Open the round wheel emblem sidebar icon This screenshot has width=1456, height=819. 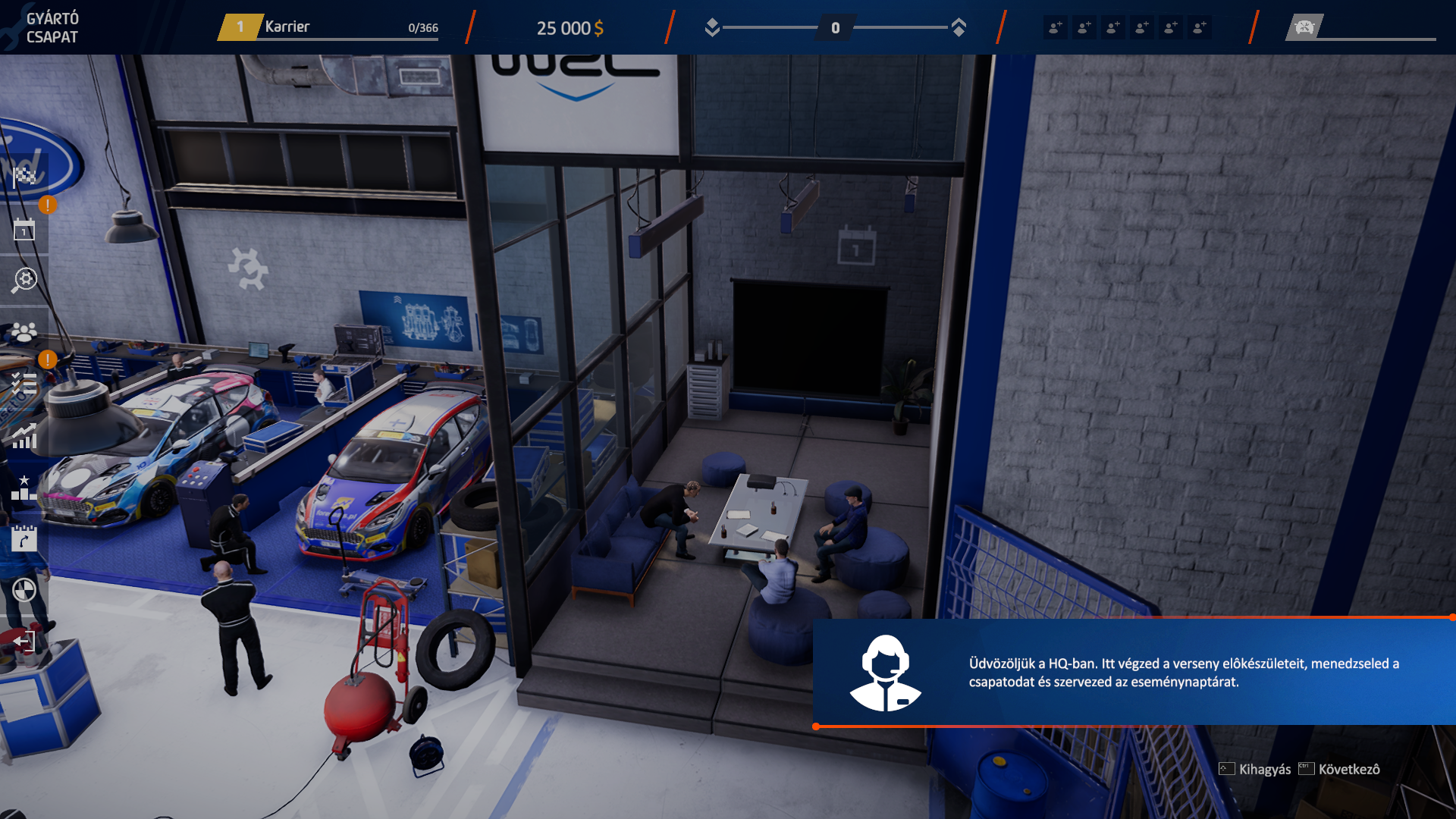pos(24,589)
